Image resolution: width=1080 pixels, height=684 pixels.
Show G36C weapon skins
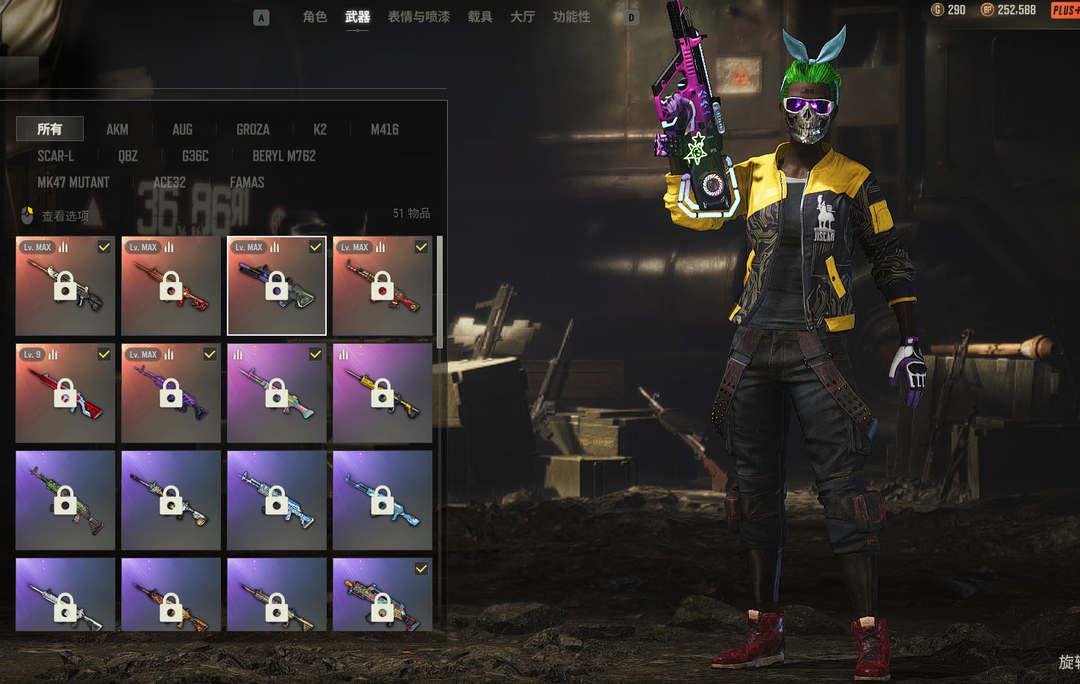click(195, 156)
